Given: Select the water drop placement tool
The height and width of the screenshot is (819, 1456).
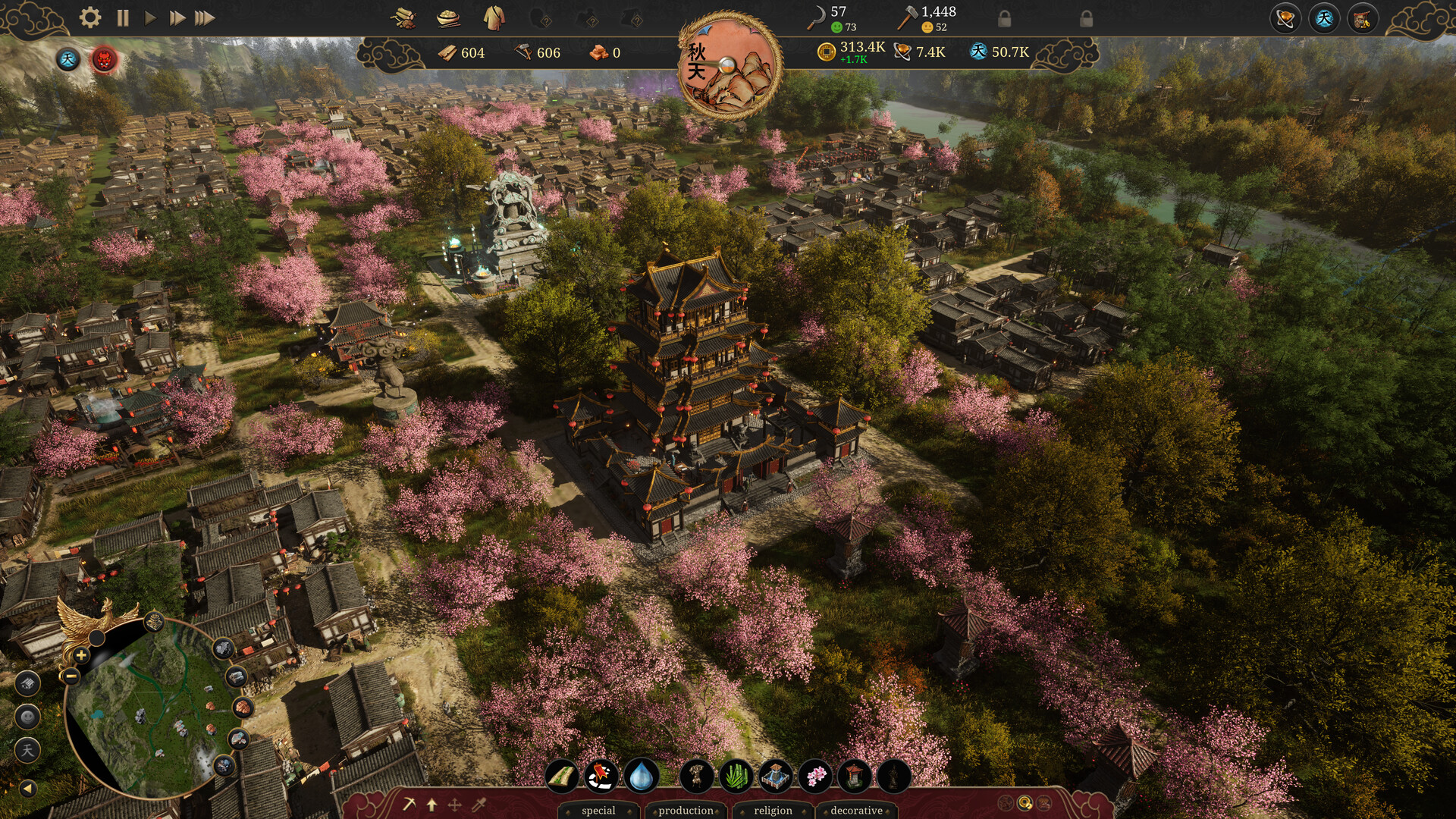Looking at the screenshot, I should pyautogui.click(x=640, y=777).
